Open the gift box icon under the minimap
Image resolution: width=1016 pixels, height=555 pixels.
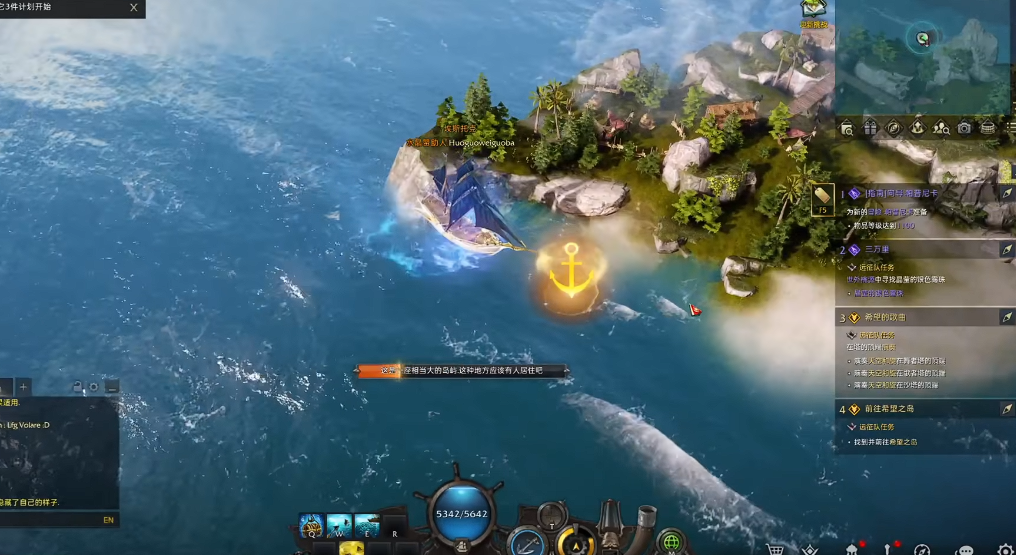tap(870, 128)
